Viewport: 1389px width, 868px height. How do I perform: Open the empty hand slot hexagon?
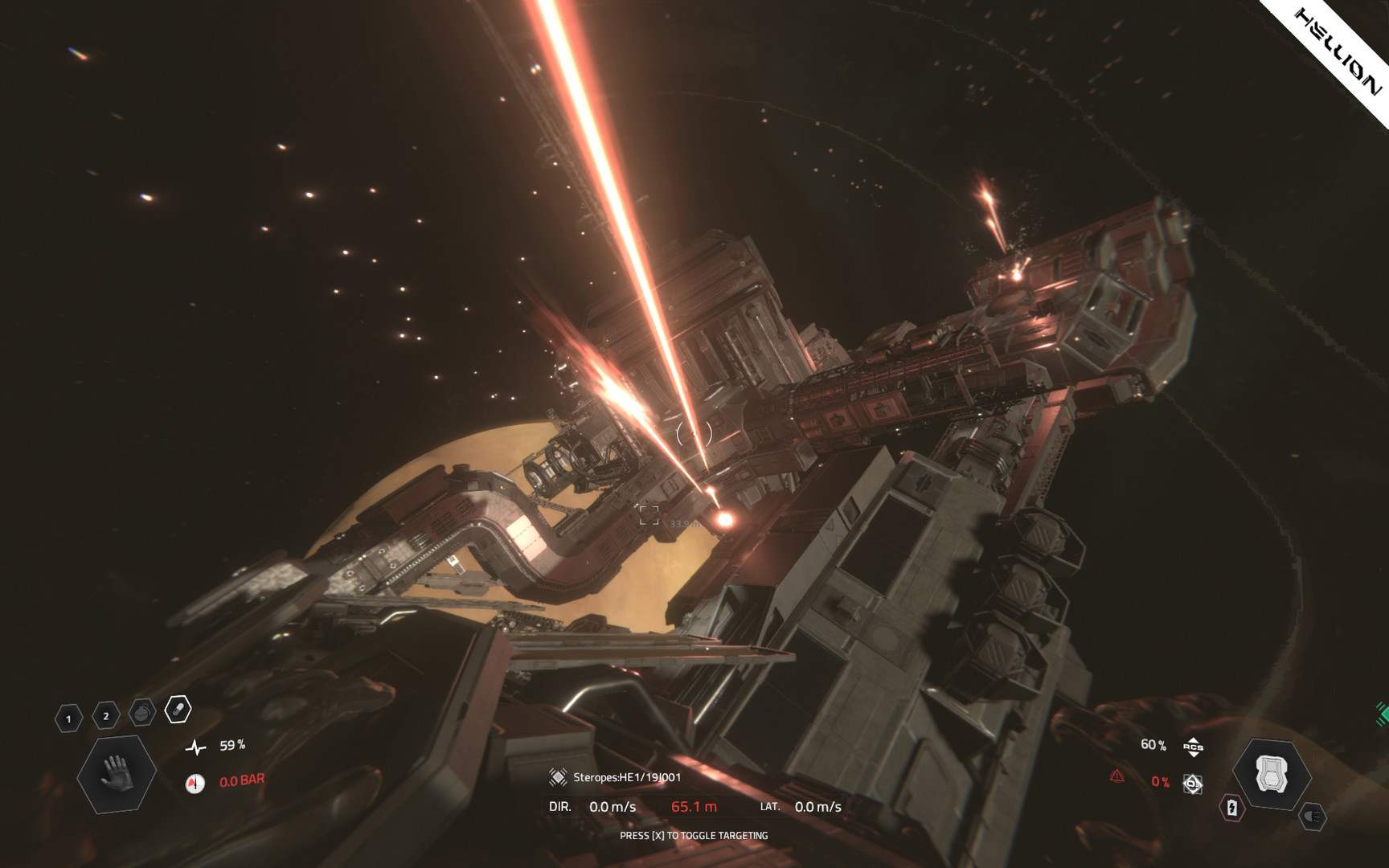pos(116,773)
